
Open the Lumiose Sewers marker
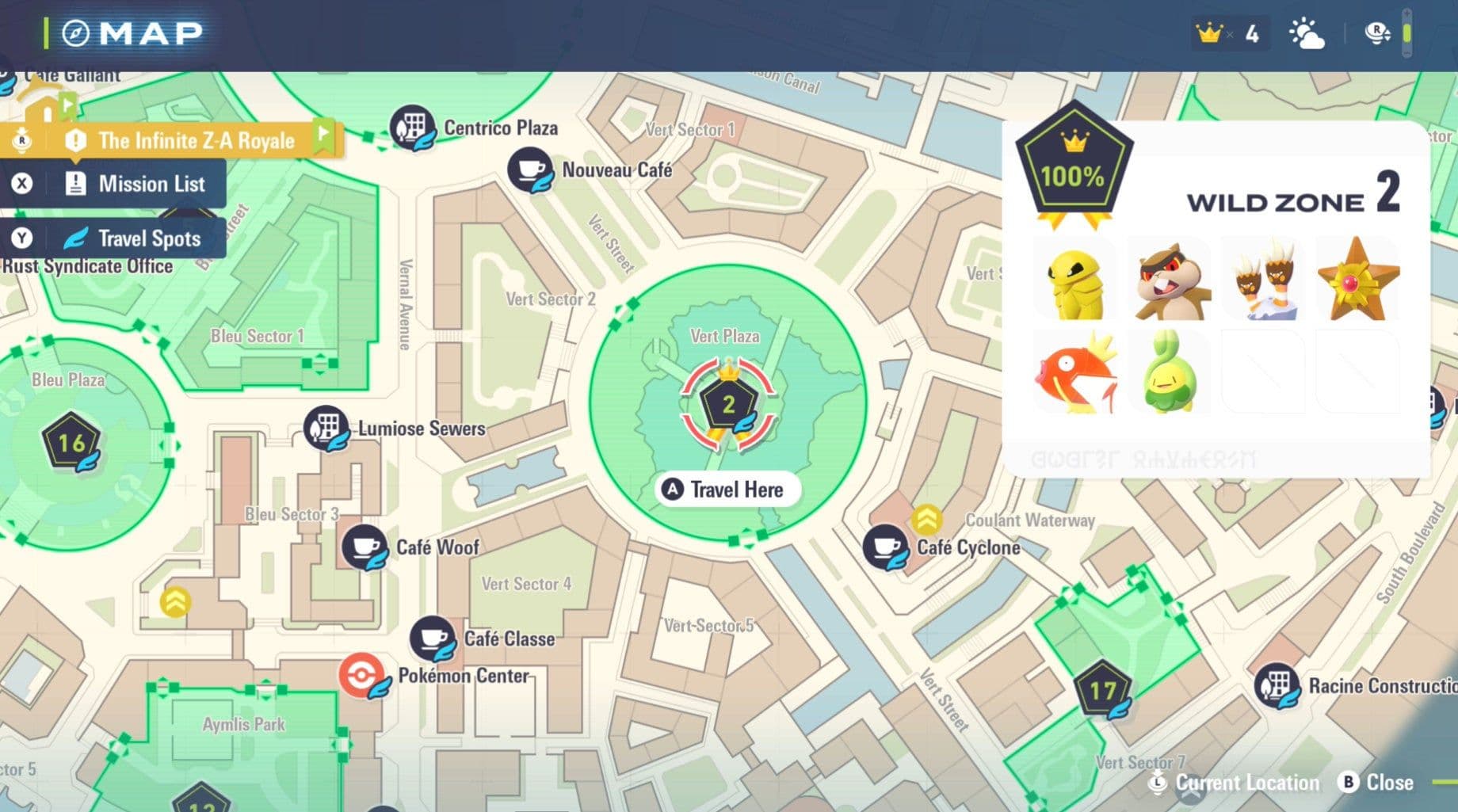tap(326, 428)
